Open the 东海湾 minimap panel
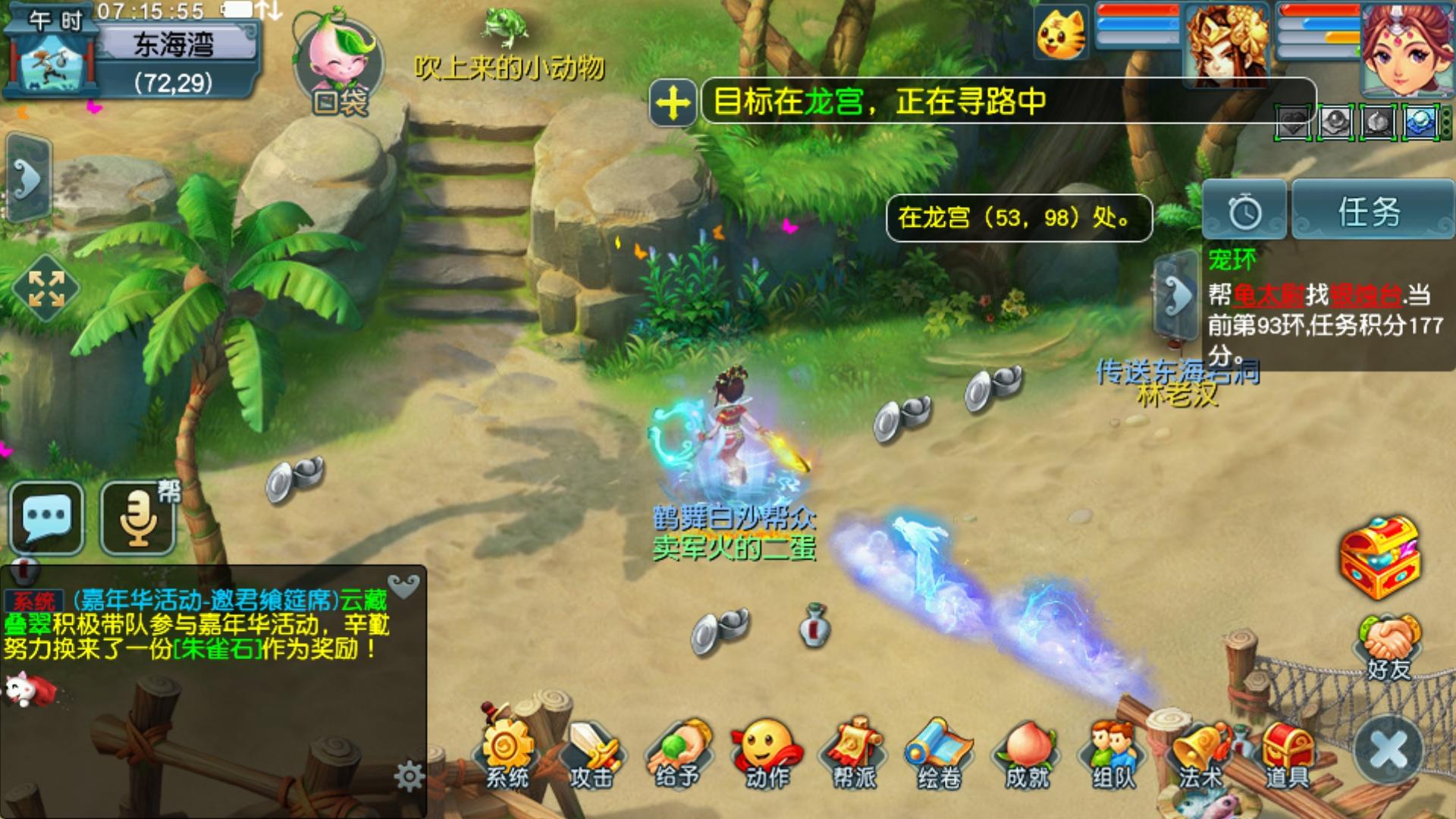Screen dimensions: 1456x819 pos(133,57)
